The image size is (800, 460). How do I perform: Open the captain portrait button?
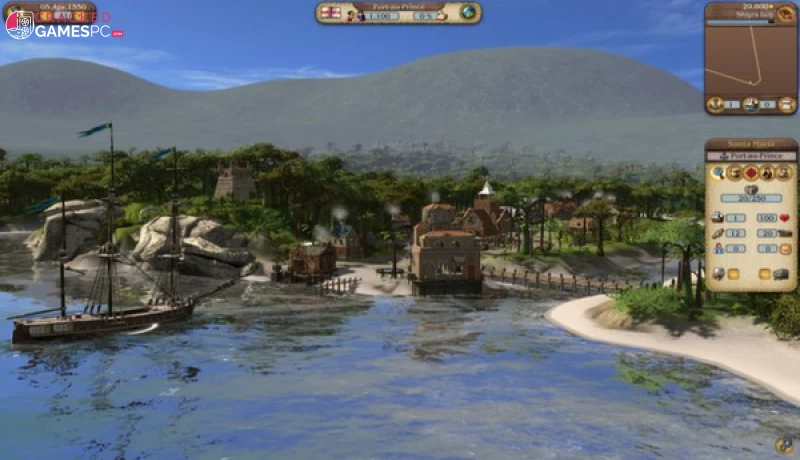(x=768, y=173)
